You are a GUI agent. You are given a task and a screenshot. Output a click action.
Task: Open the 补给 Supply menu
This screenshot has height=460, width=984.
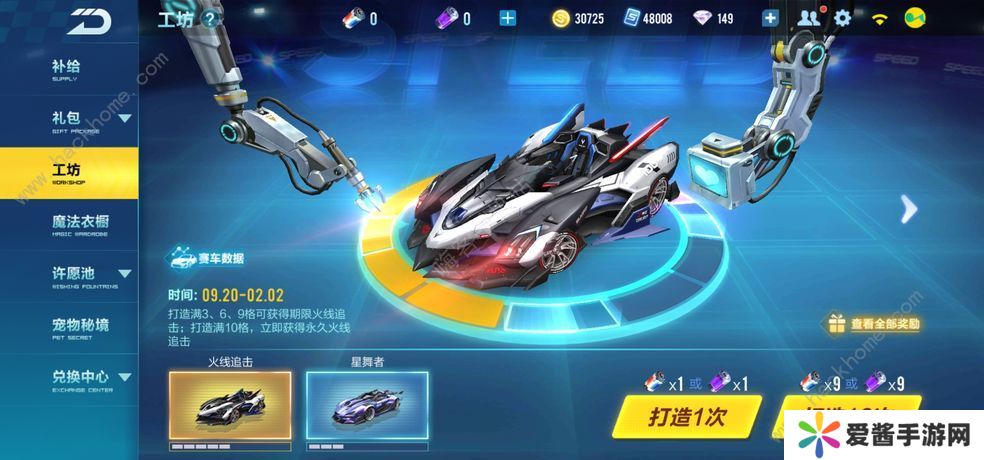[66, 69]
